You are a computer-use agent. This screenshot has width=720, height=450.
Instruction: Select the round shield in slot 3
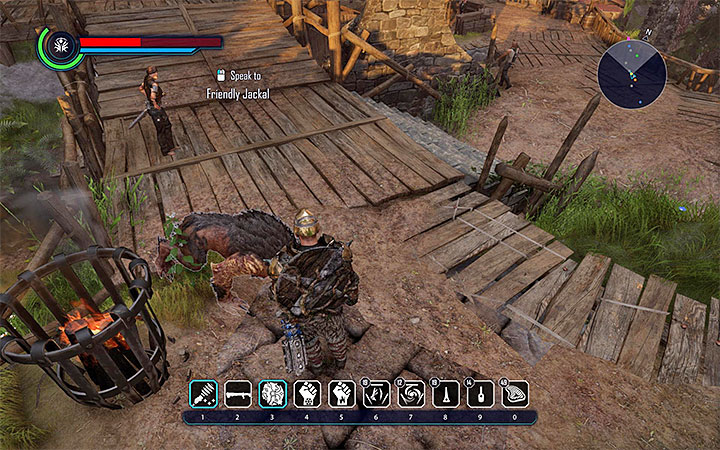point(273,393)
